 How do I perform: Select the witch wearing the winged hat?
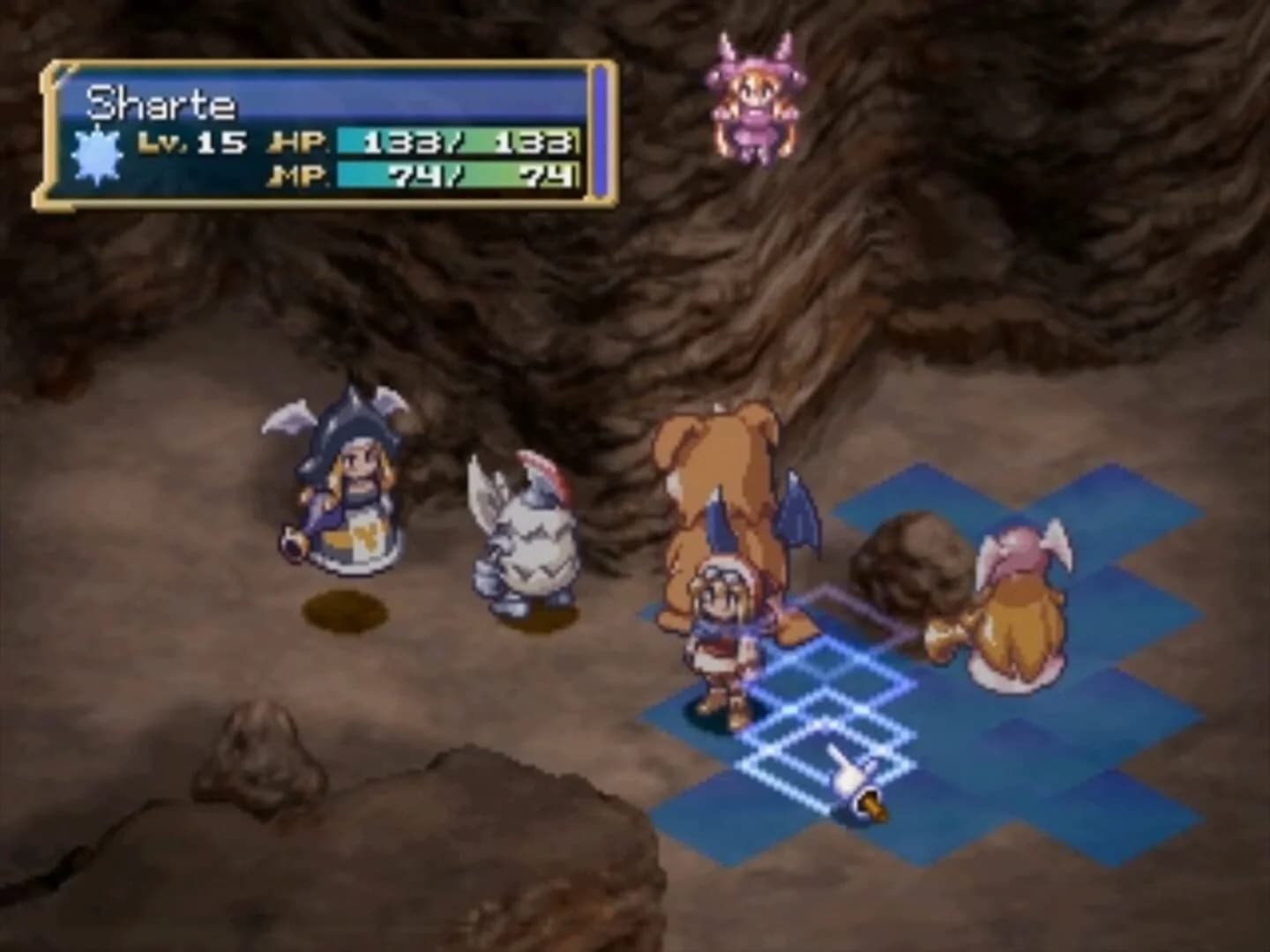coord(353,485)
